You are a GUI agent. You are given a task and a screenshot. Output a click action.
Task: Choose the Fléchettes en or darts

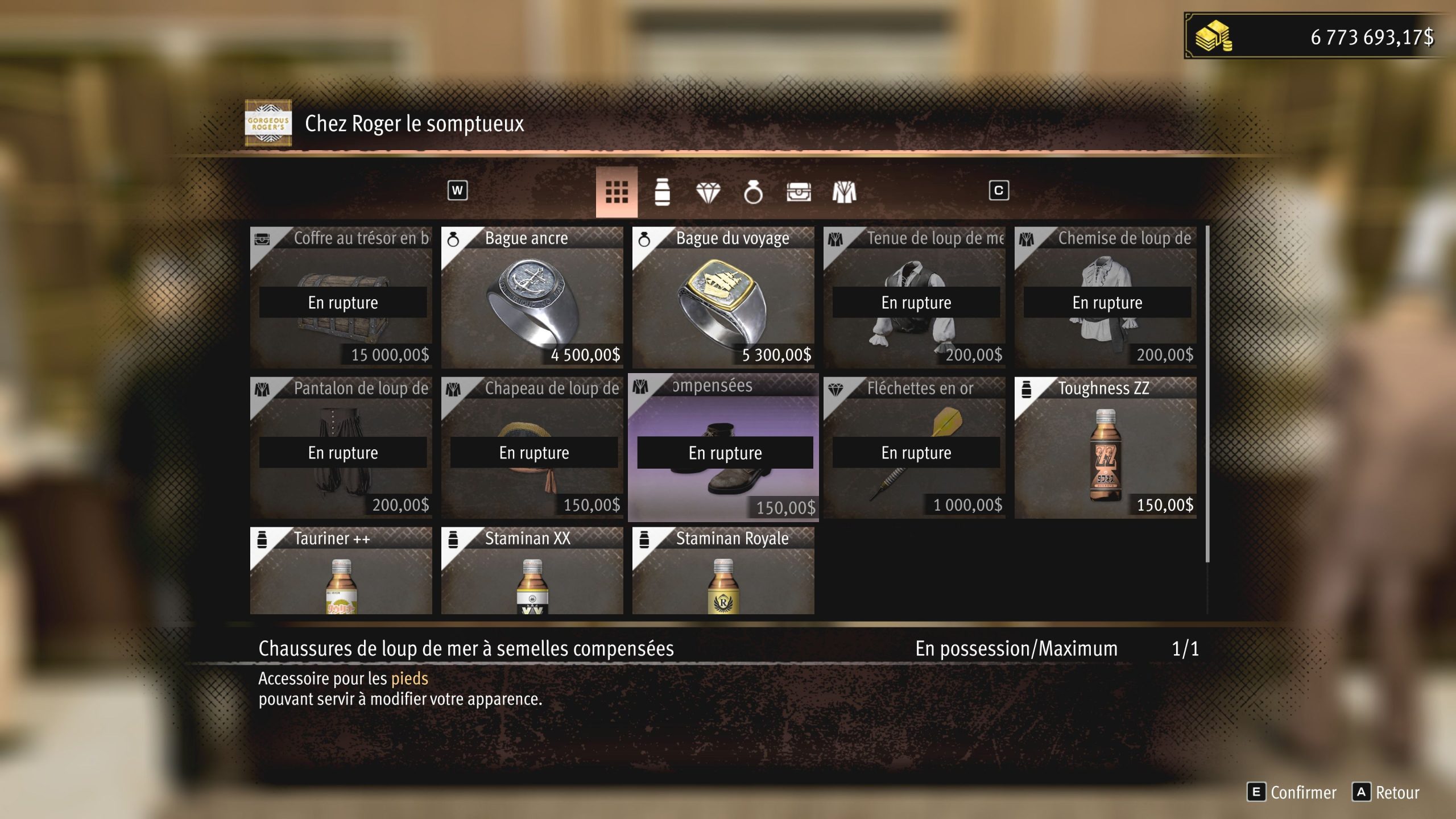(x=915, y=448)
